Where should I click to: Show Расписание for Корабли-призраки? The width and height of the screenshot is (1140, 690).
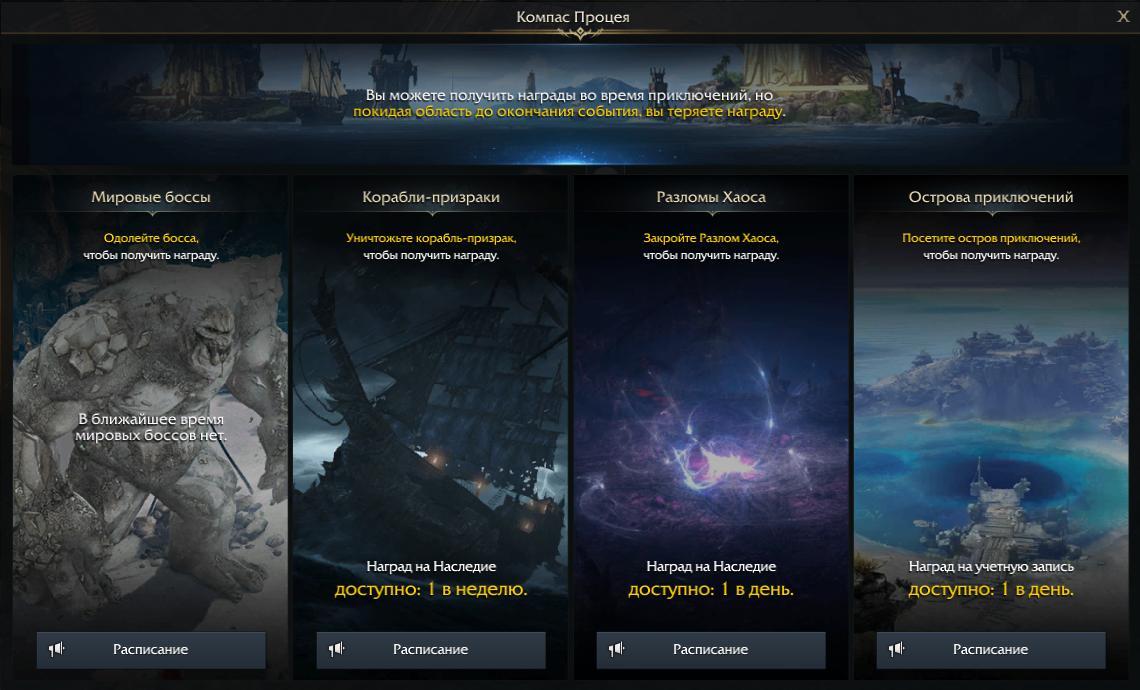coord(431,649)
